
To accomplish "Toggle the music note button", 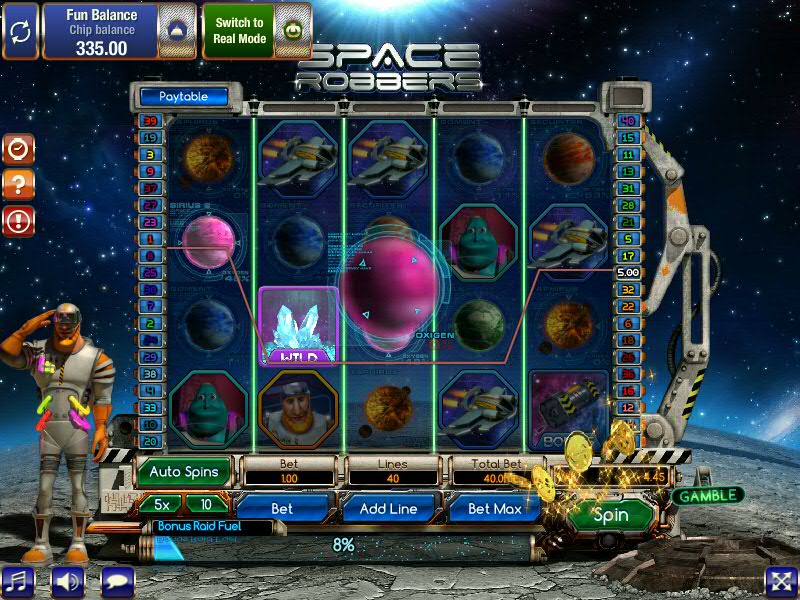I will click(18, 581).
